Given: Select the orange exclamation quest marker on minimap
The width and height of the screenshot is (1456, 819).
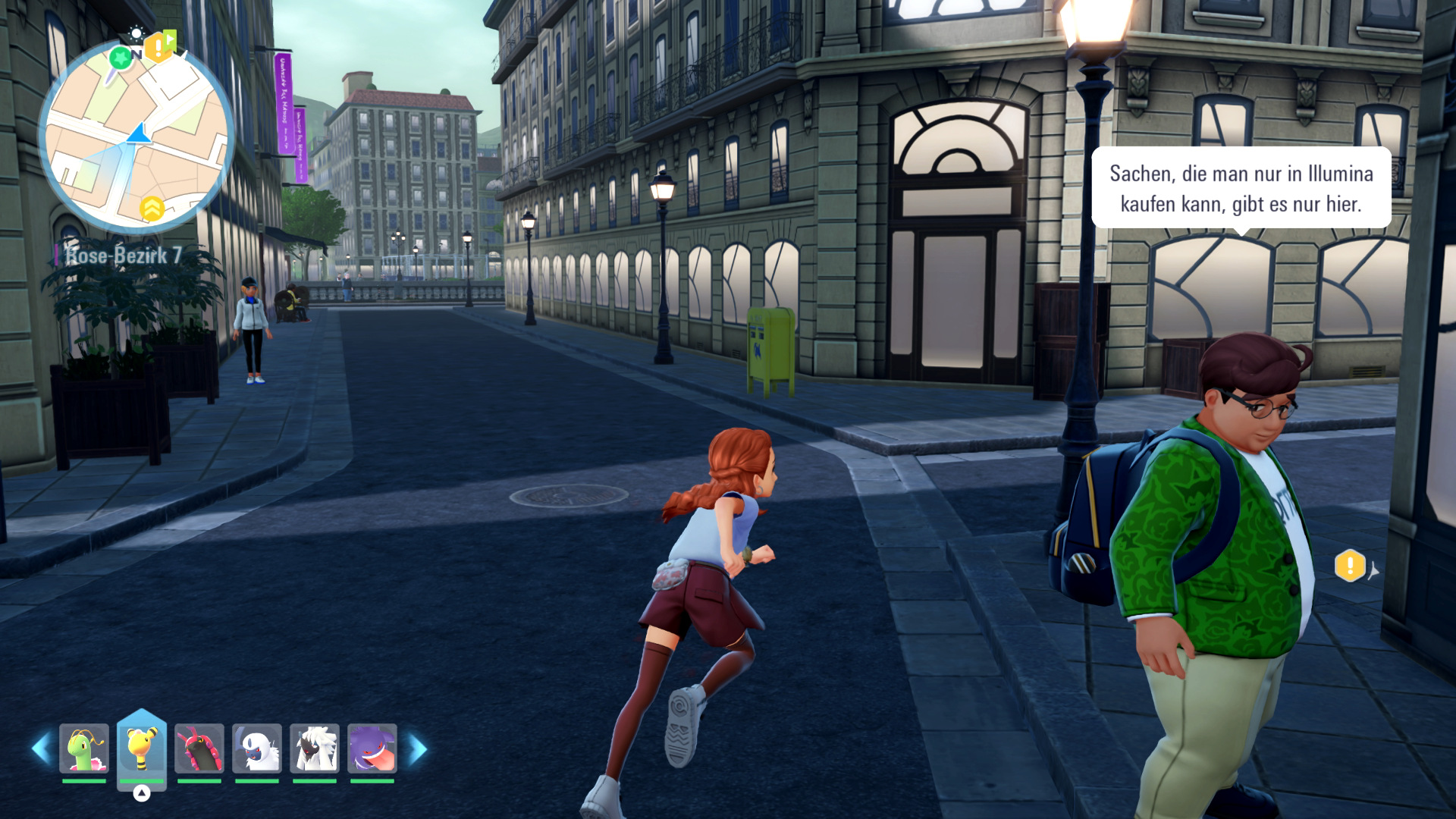Looking at the screenshot, I should coord(157,47).
